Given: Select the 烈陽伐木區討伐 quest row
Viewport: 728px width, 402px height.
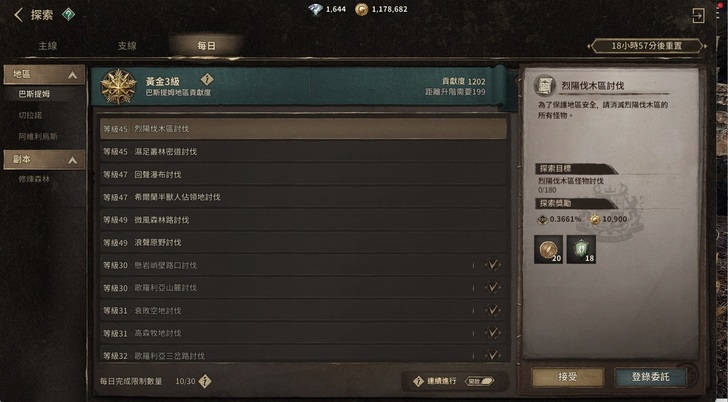Looking at the screenshot, I should pos(303,129).
